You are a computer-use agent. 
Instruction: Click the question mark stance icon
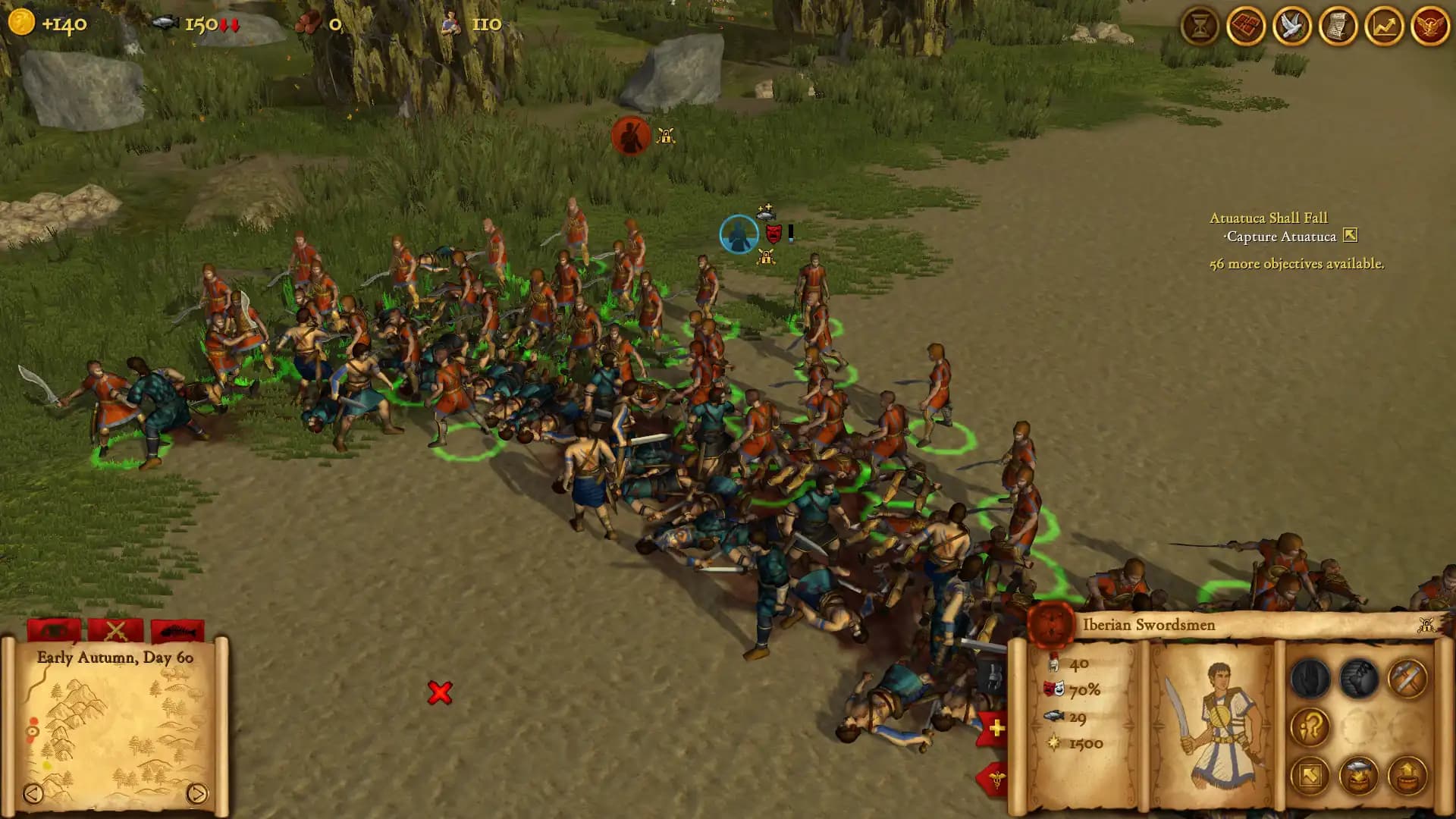click(x=1310, y=726)
